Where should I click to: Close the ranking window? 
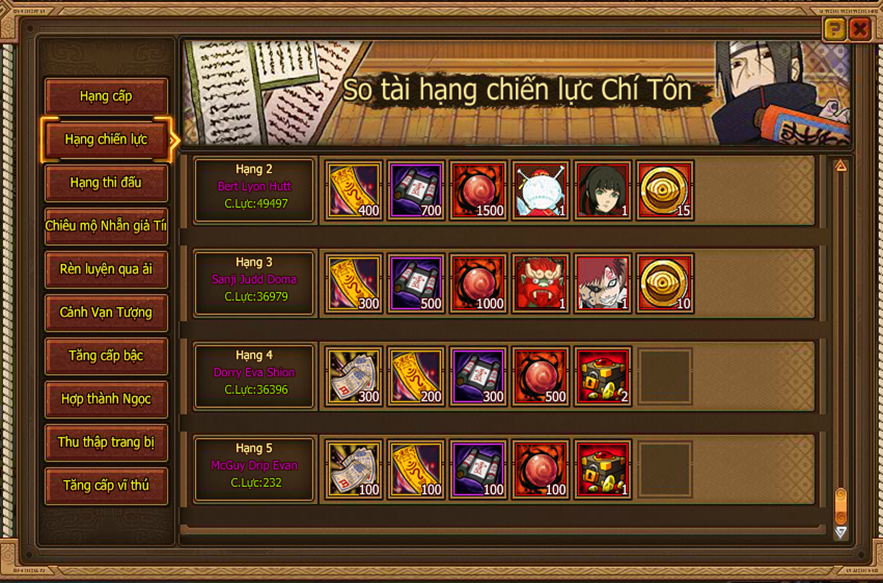pyautogui.click(x=859, y=29)
